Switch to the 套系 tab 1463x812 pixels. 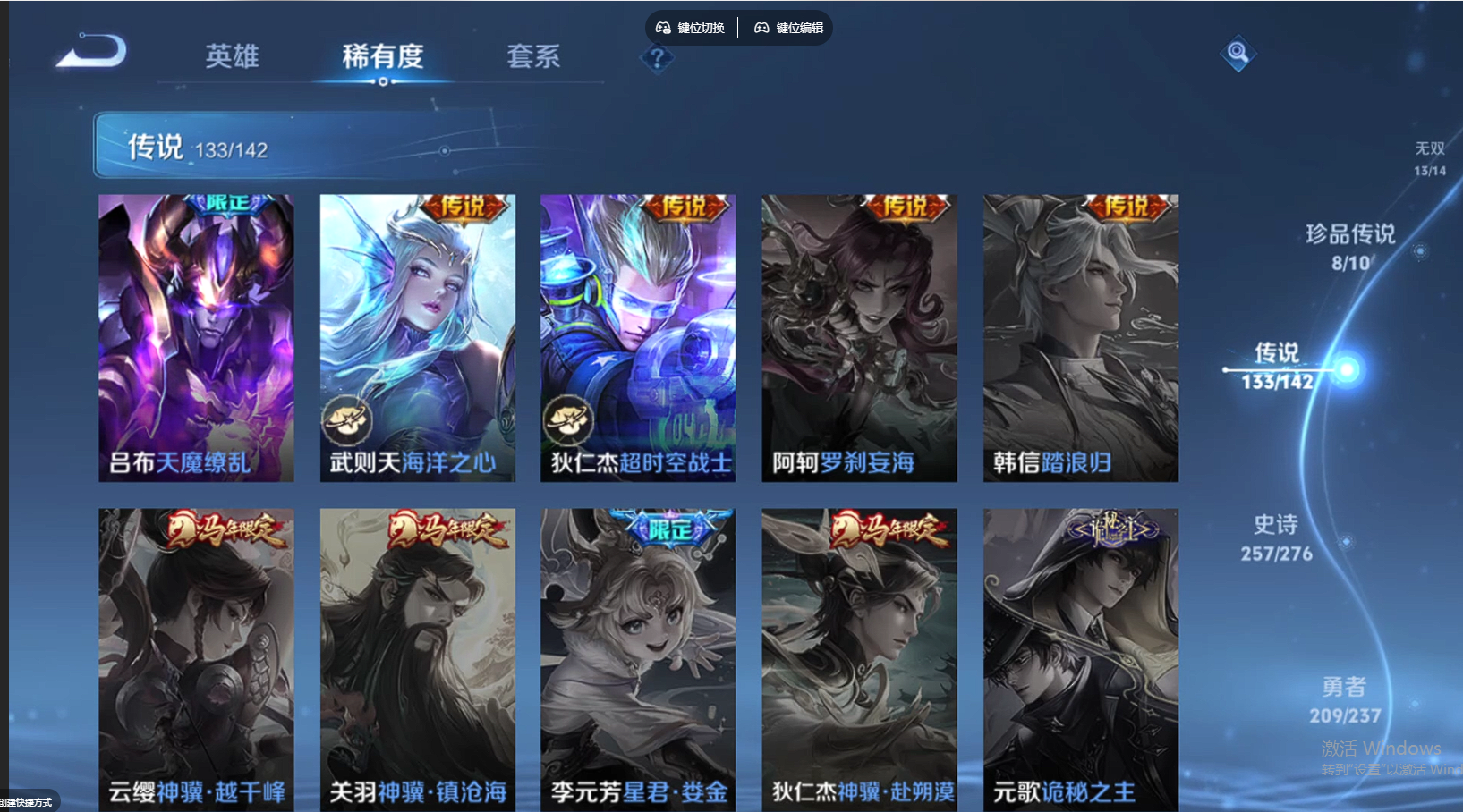coord(533,56)
